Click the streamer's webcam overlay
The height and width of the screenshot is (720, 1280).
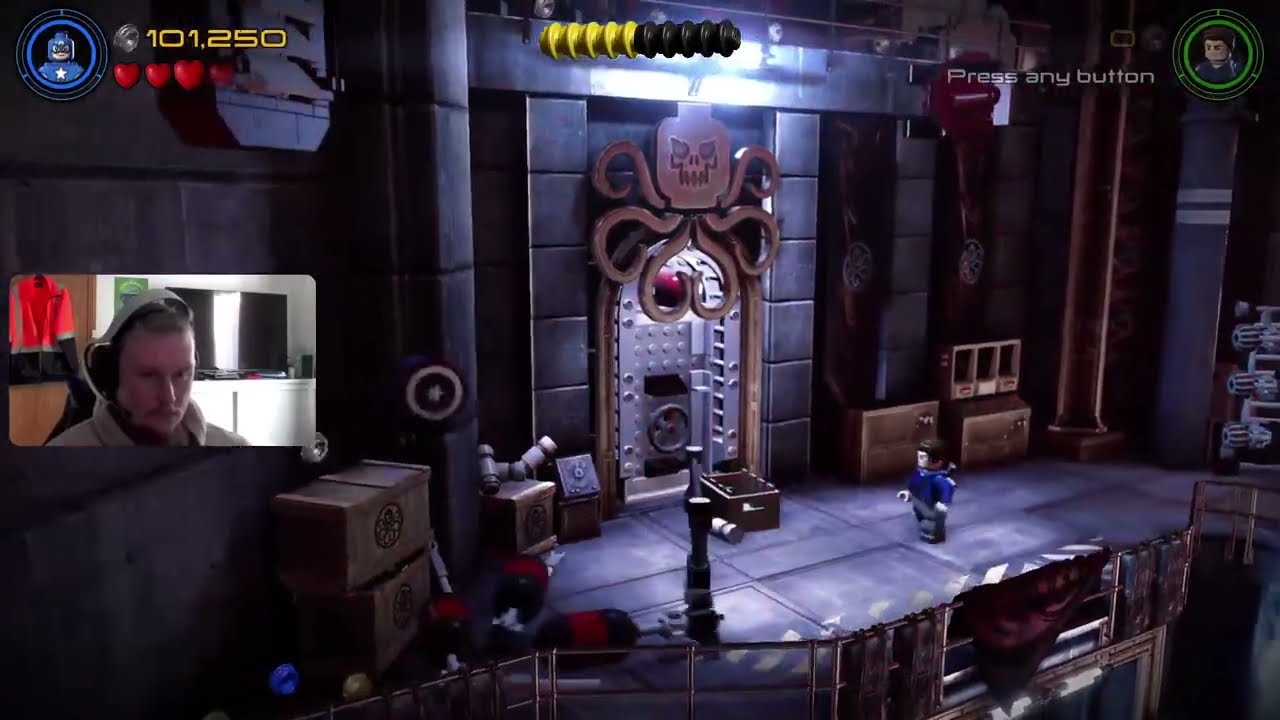pos(162,360)
